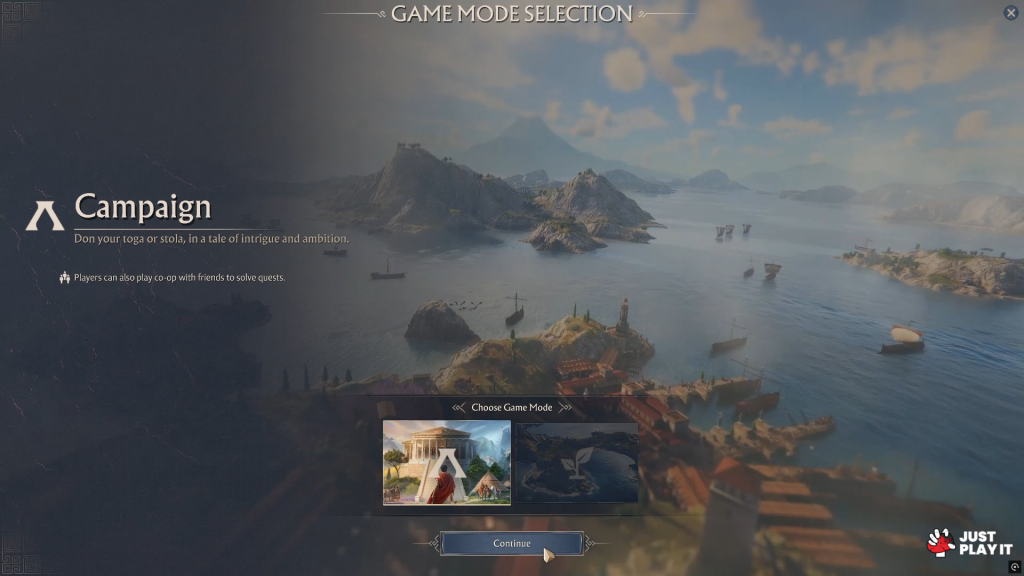Choose the dark island sandbox mode thumbnail
This screenshot has width=1024, height=576.
tap(576, 462)
